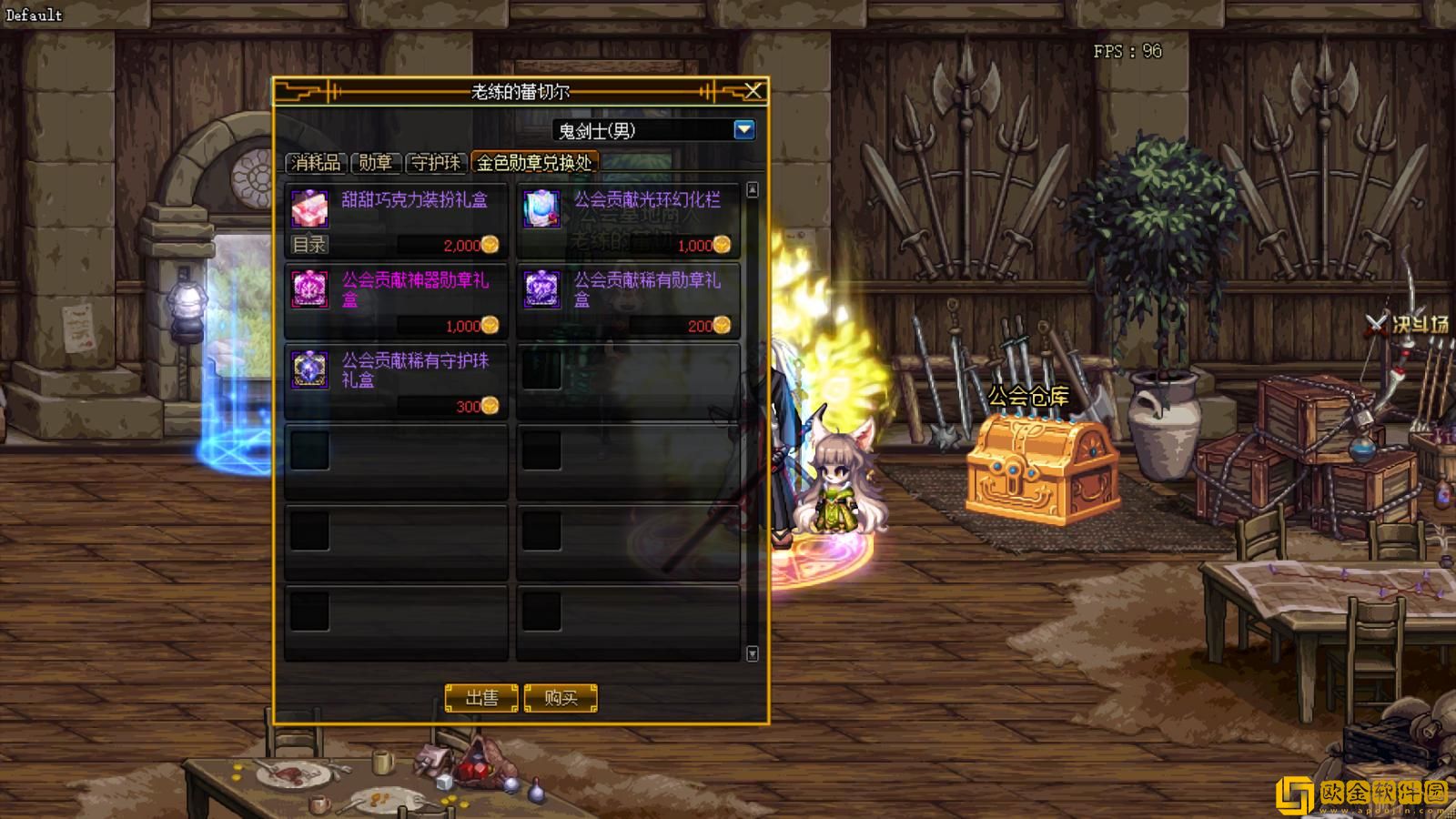Open the 目录 catalog button
Image resolution: width=1456 pixels, height=819 pixels.
click(309, 245)
